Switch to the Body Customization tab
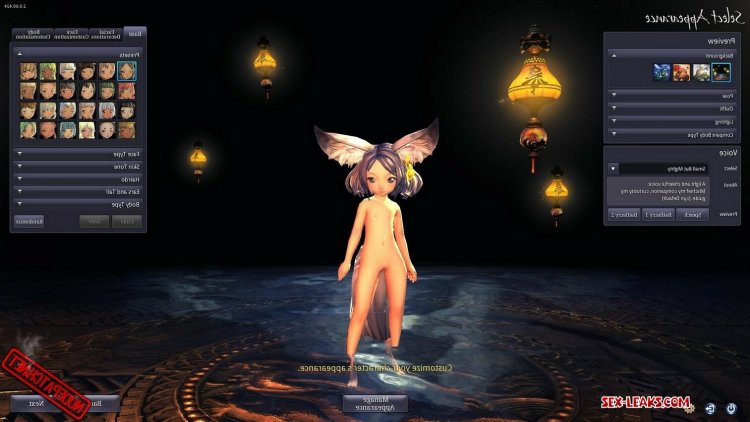 [34, 34]
